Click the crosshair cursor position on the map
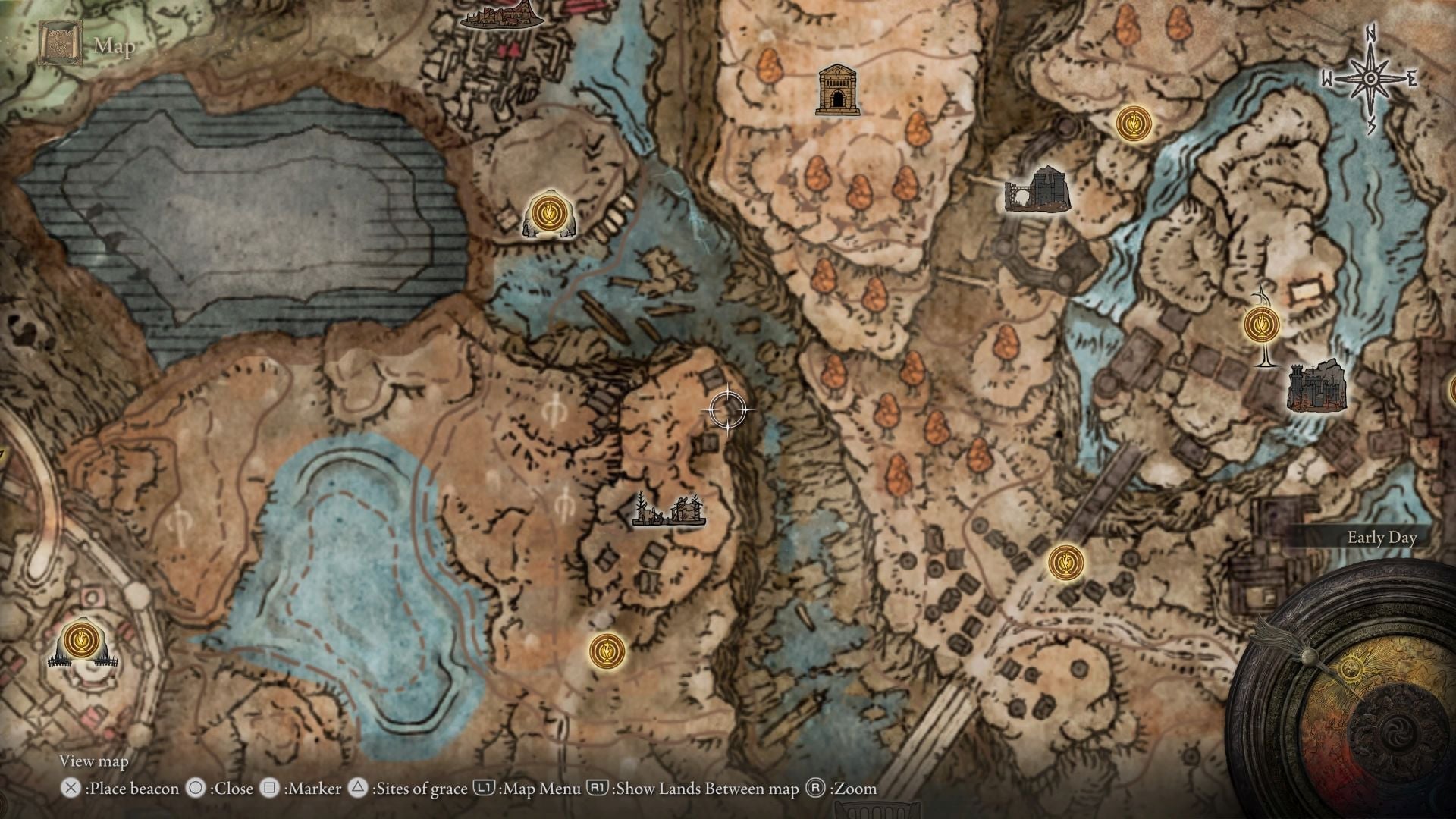The height and width of the screenshot is (819, 1456). tap(726, 409)
